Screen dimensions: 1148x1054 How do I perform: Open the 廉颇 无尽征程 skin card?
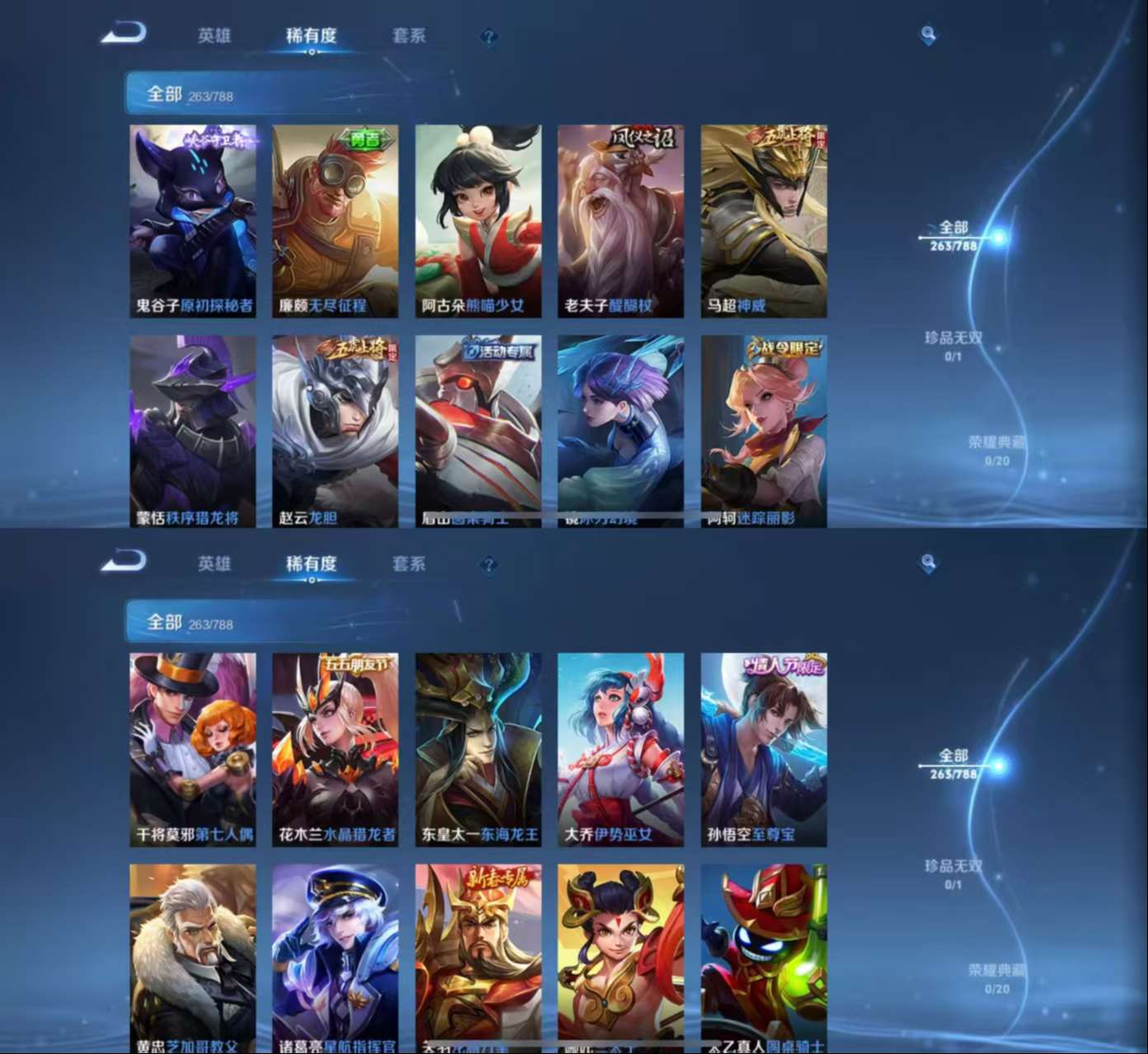tap(335, 221)
